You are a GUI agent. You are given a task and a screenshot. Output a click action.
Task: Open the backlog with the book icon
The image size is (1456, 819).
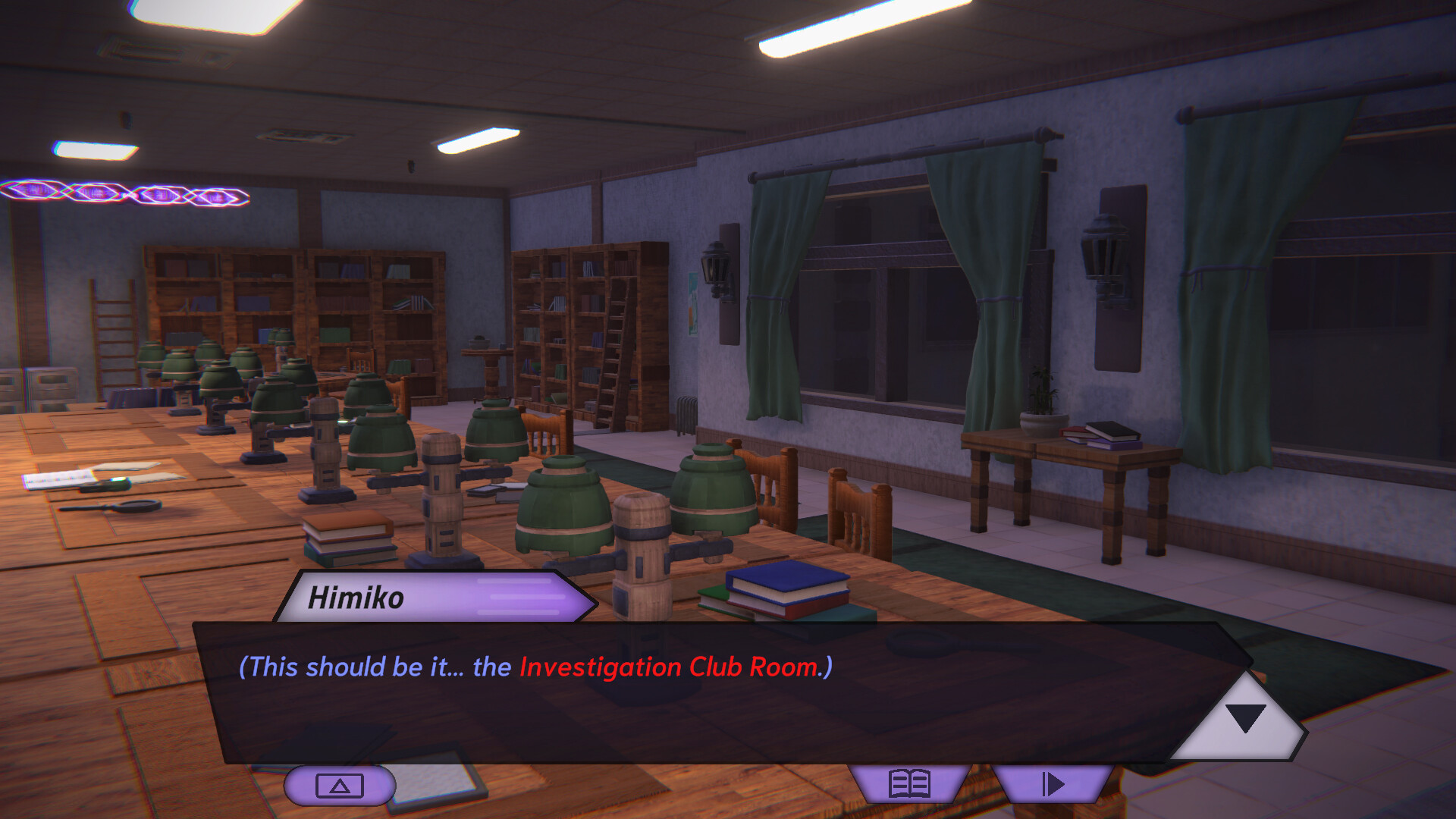point(909,785)
